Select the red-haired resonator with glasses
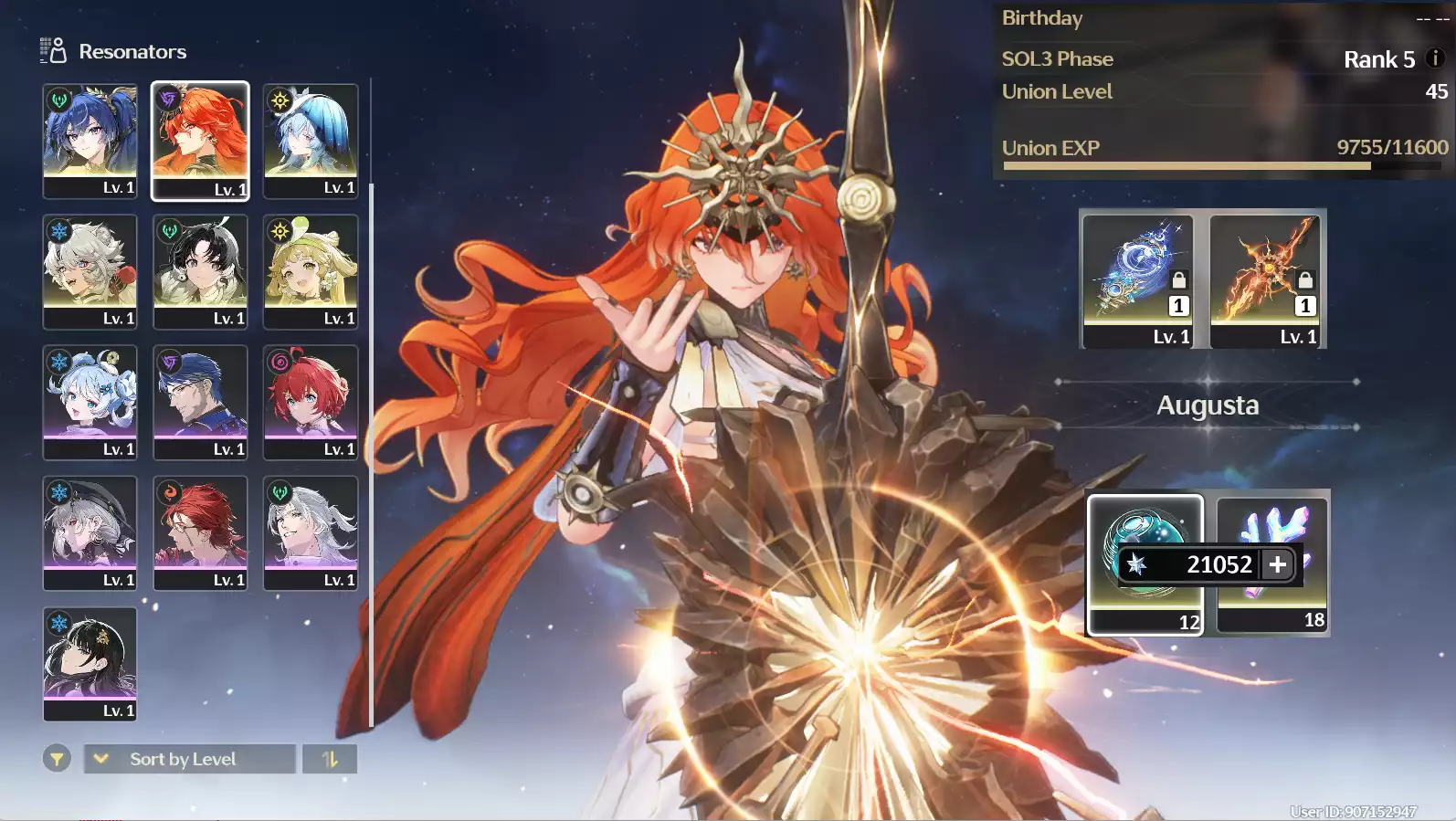The image size is (1456, 821). 200,532
